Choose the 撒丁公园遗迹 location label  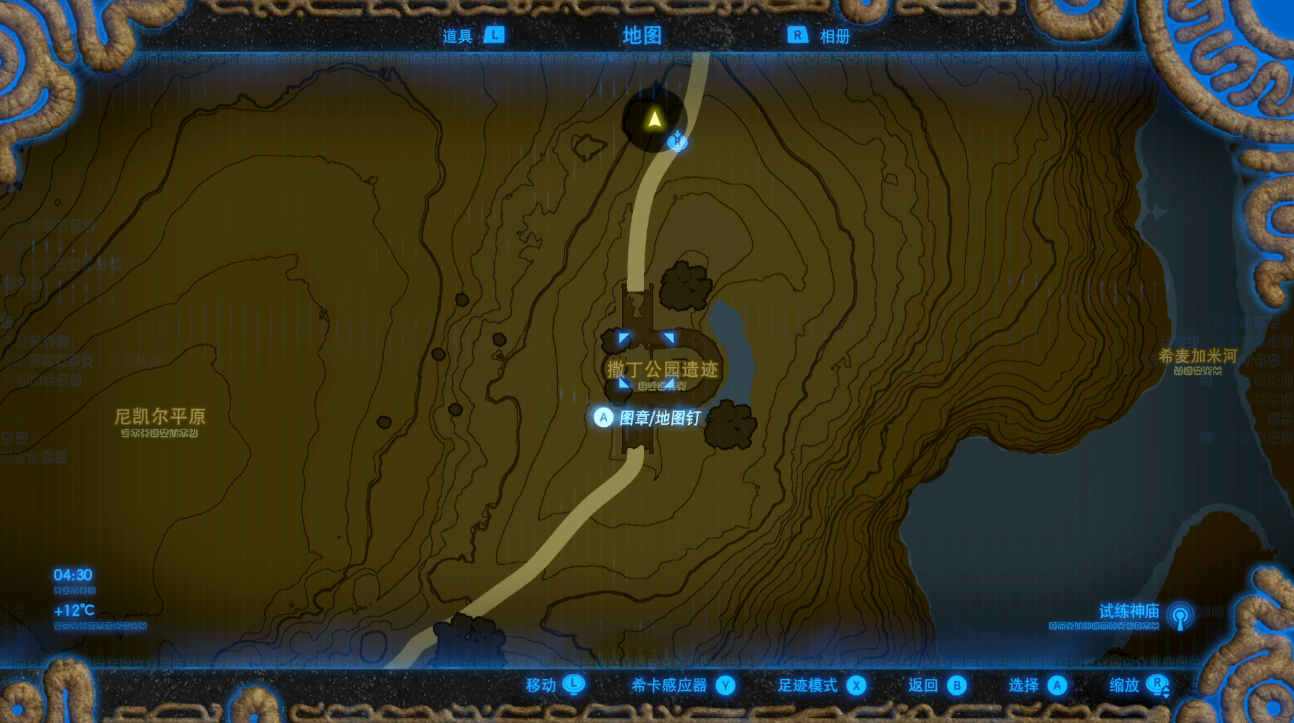pyautogui.click(x=662, y=370)
